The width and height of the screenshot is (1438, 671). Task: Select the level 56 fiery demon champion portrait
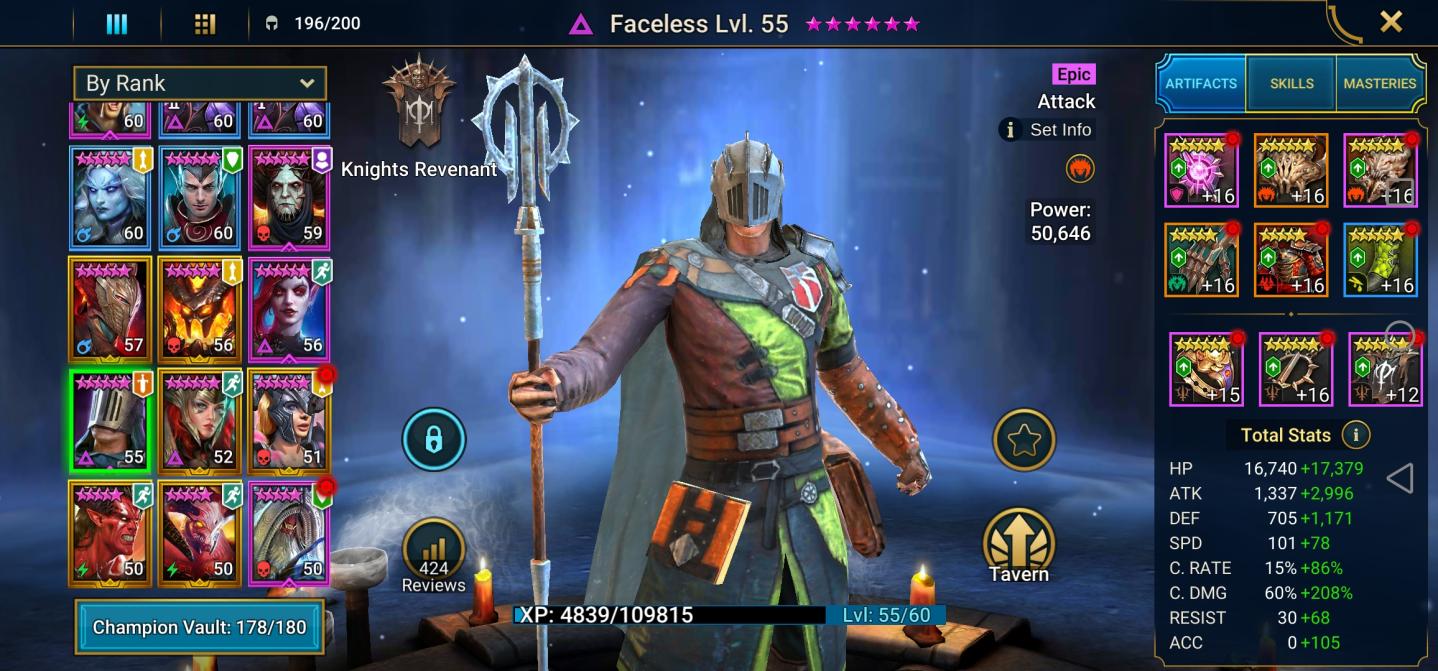pos(199,308)
